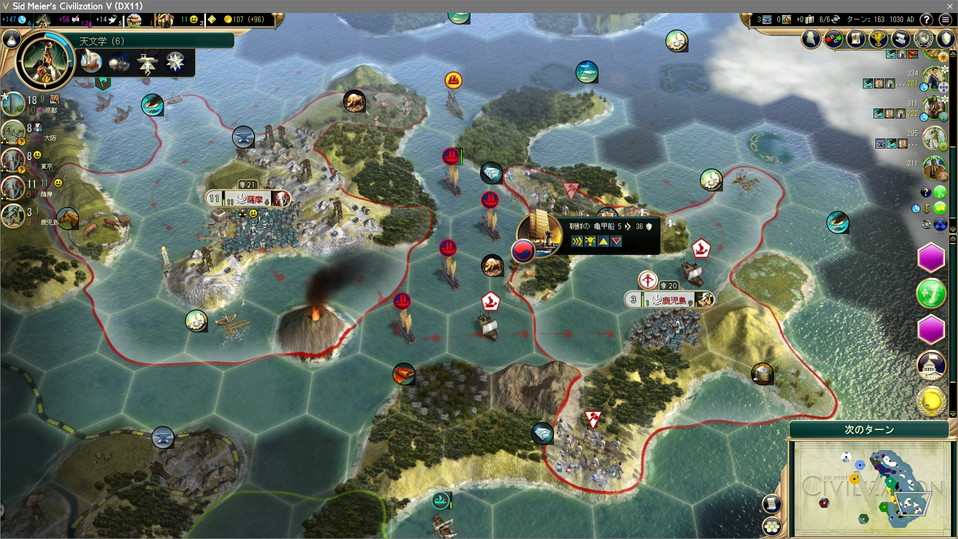958x539 pixels.
Task: Toggle the minimap options hex-cluster button
Action: click(x=771, y=525)
